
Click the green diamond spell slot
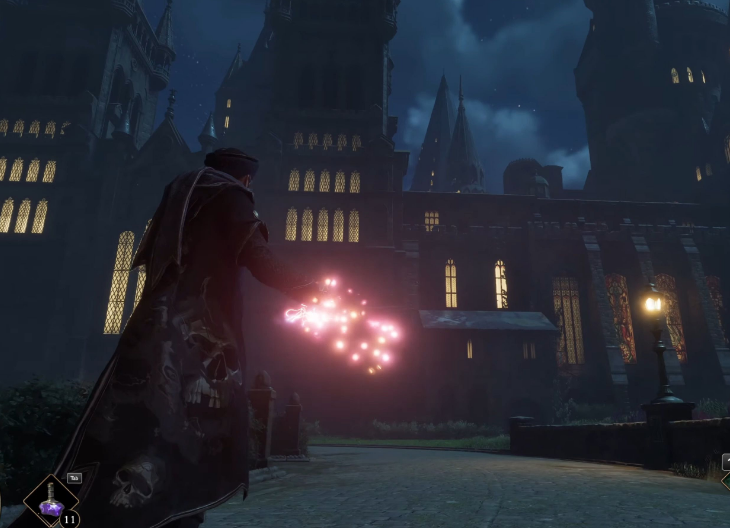pyautogui.click(x=725, y=481)
